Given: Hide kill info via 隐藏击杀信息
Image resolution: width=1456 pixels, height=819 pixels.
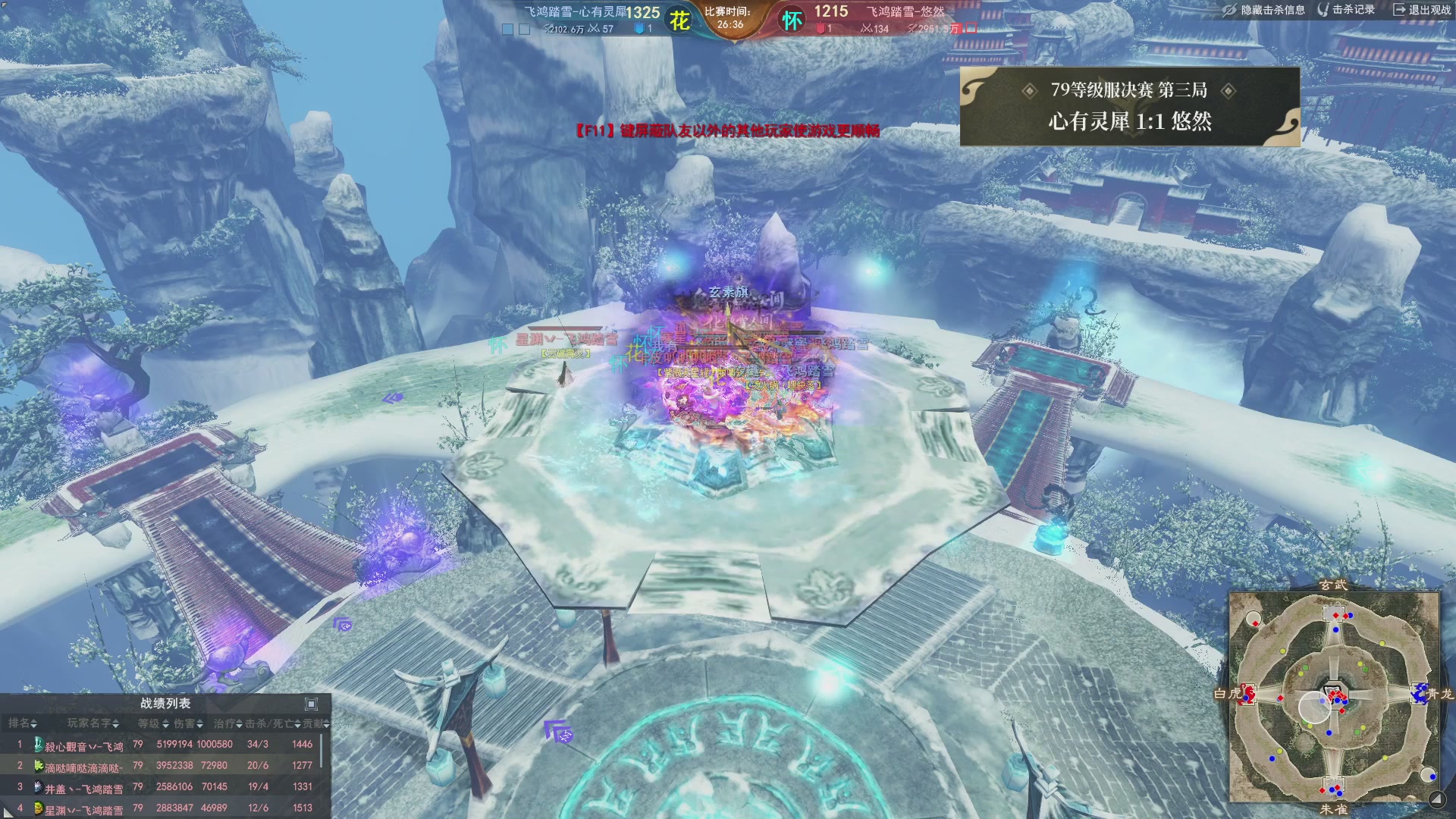Looking at the screenshot, I should coord(1264,10).
